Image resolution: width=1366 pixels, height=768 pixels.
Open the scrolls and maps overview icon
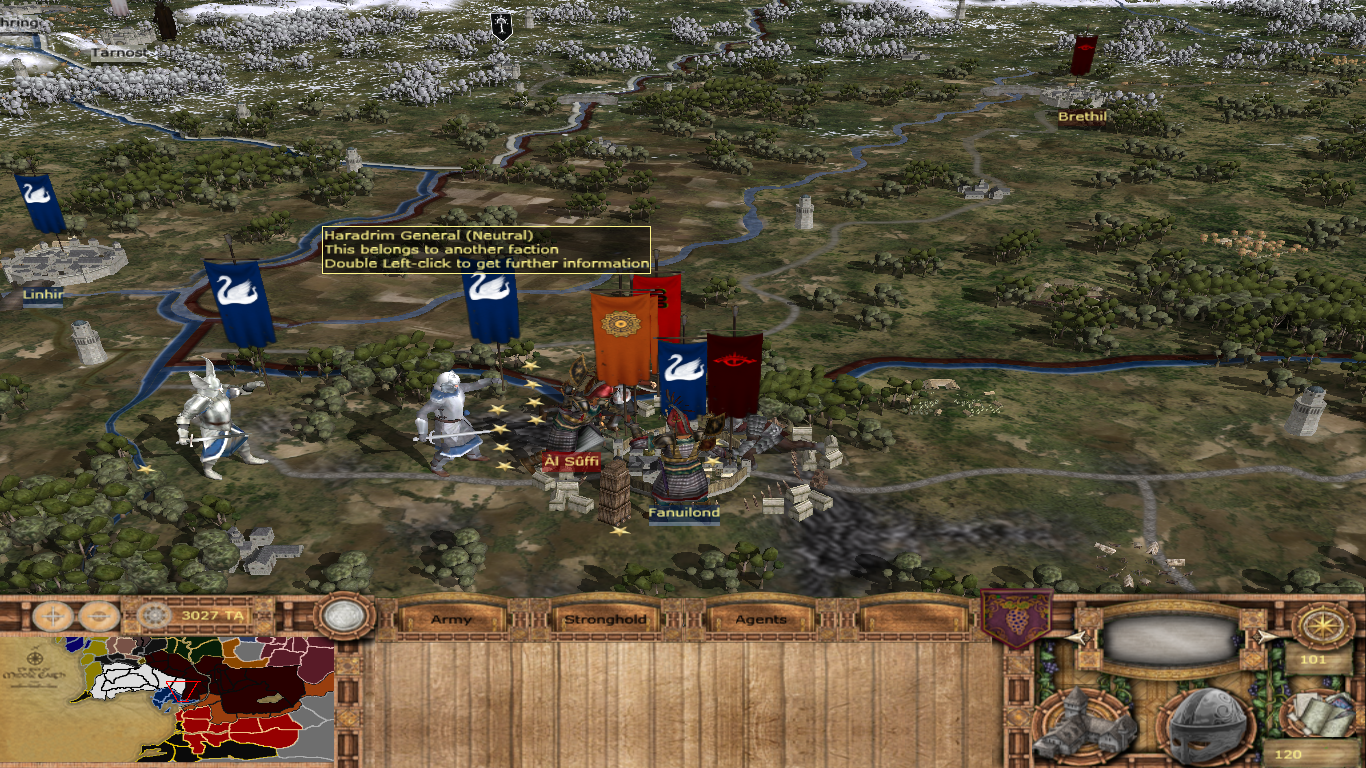coord(1318,713)
